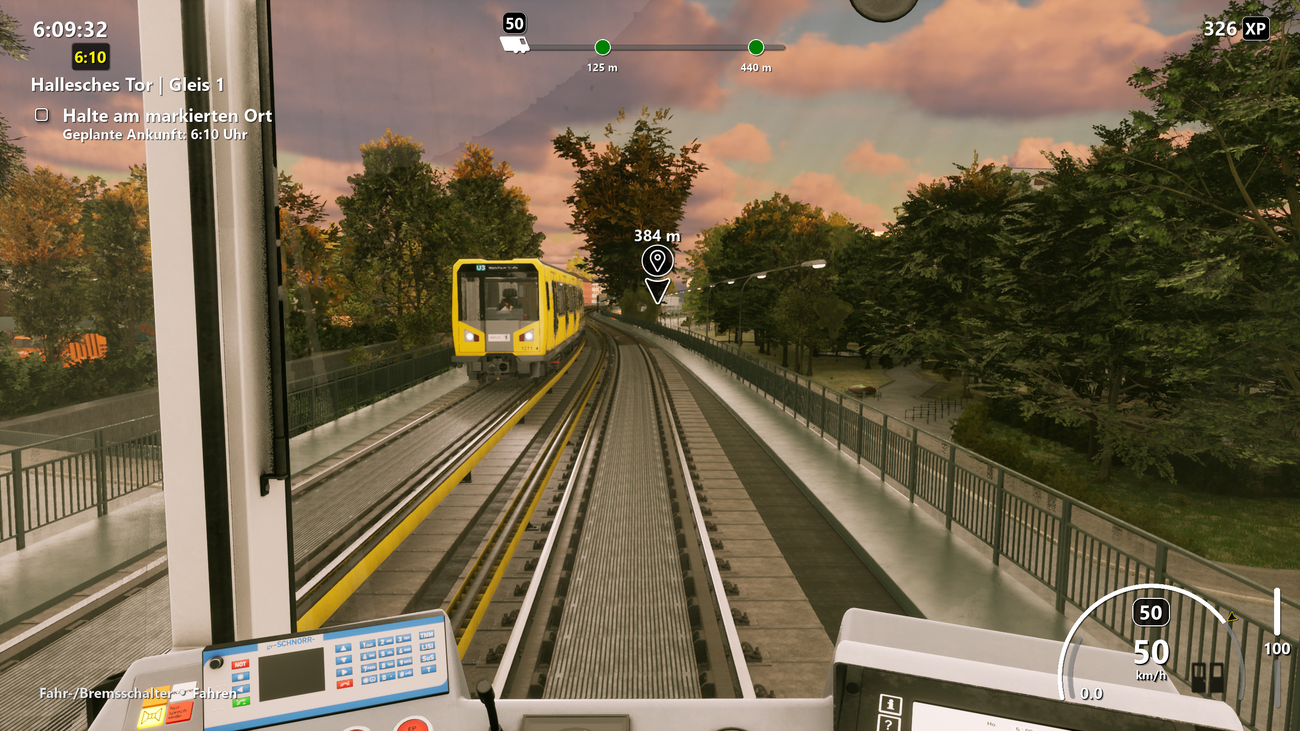Open the XP badge in the corner
This screenshot has width=1300, height=731.
pos(1256,29)
